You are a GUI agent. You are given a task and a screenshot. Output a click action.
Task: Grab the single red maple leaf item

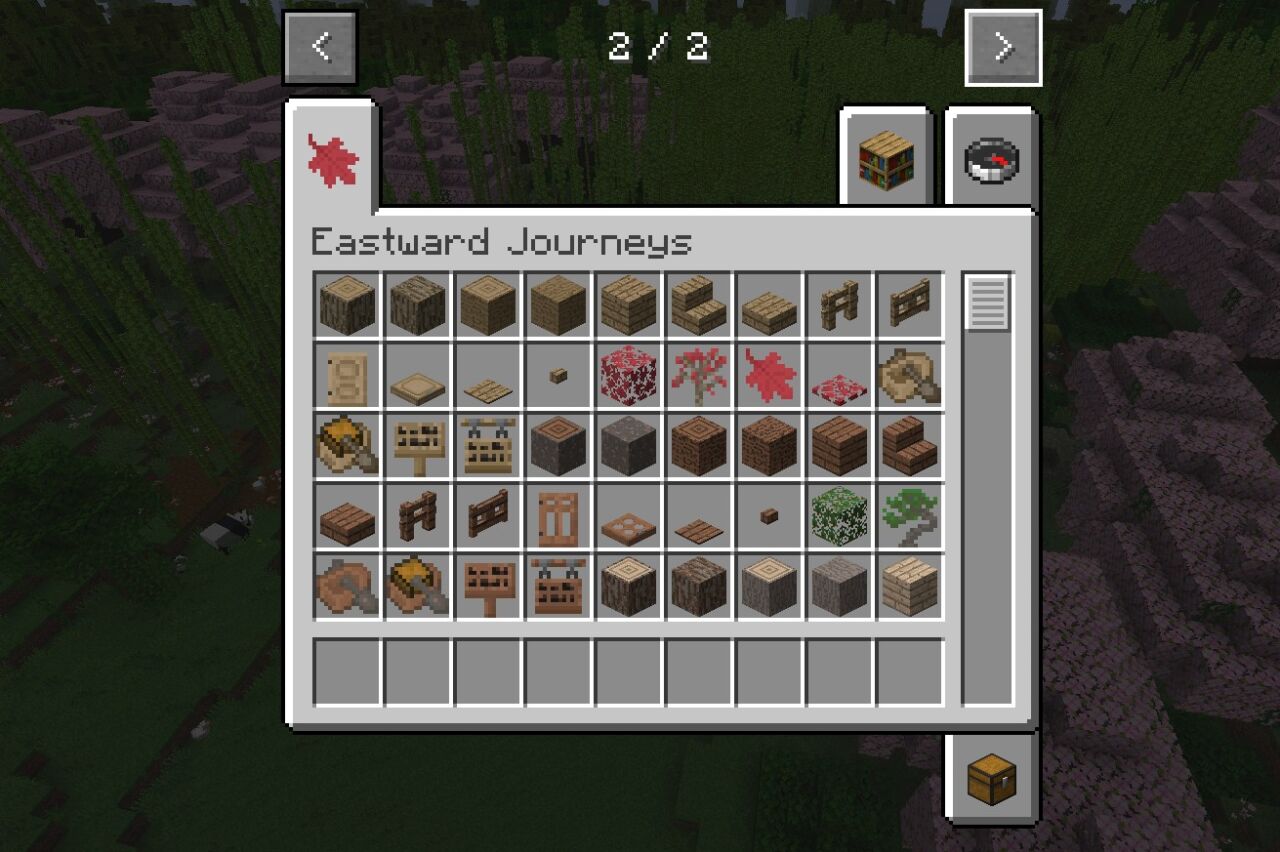point(769,376)
